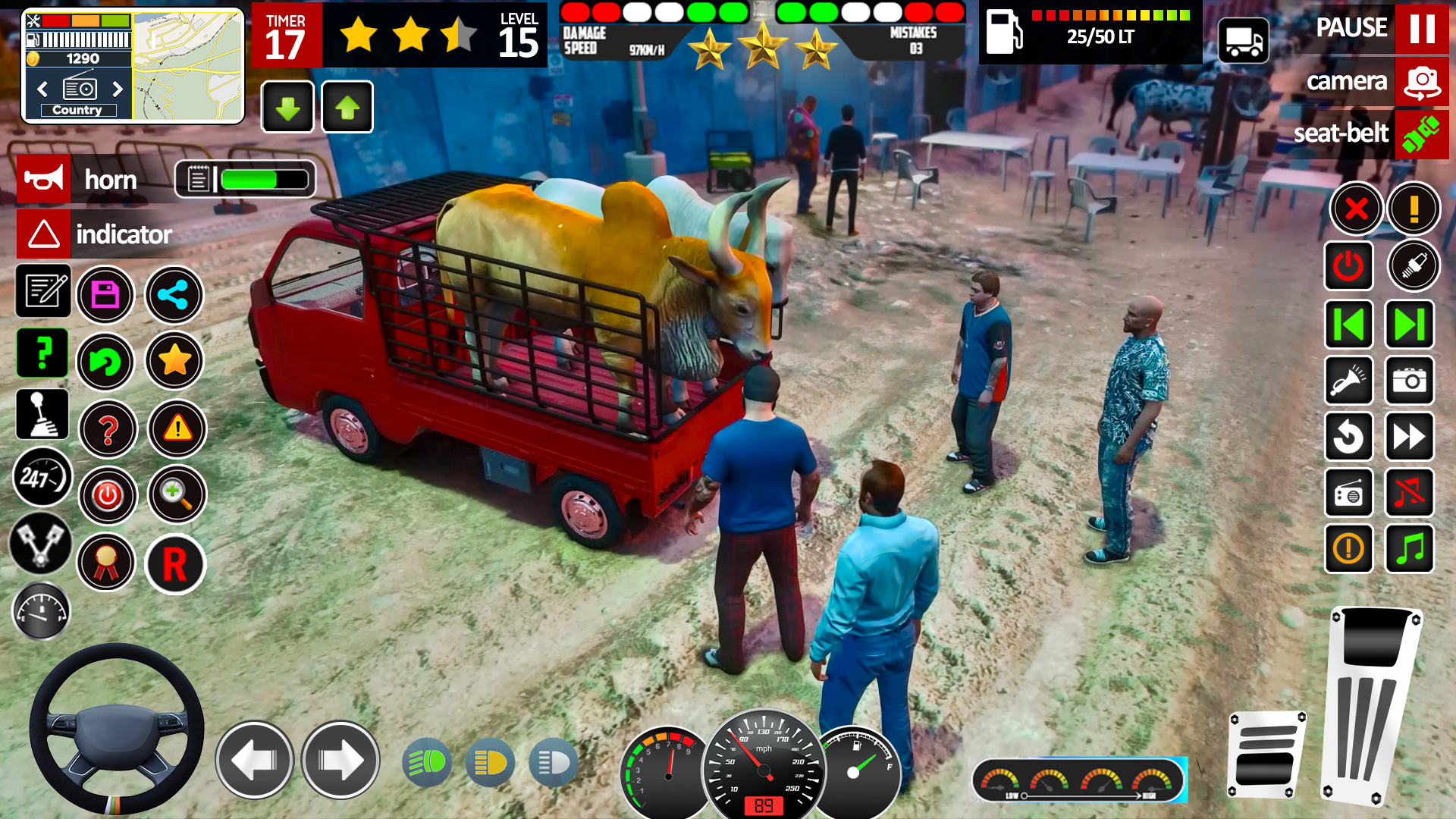This screenshot has height=819, width=1456.
Task: Open the green help question mark icon
Action: (x=42, y=353)
